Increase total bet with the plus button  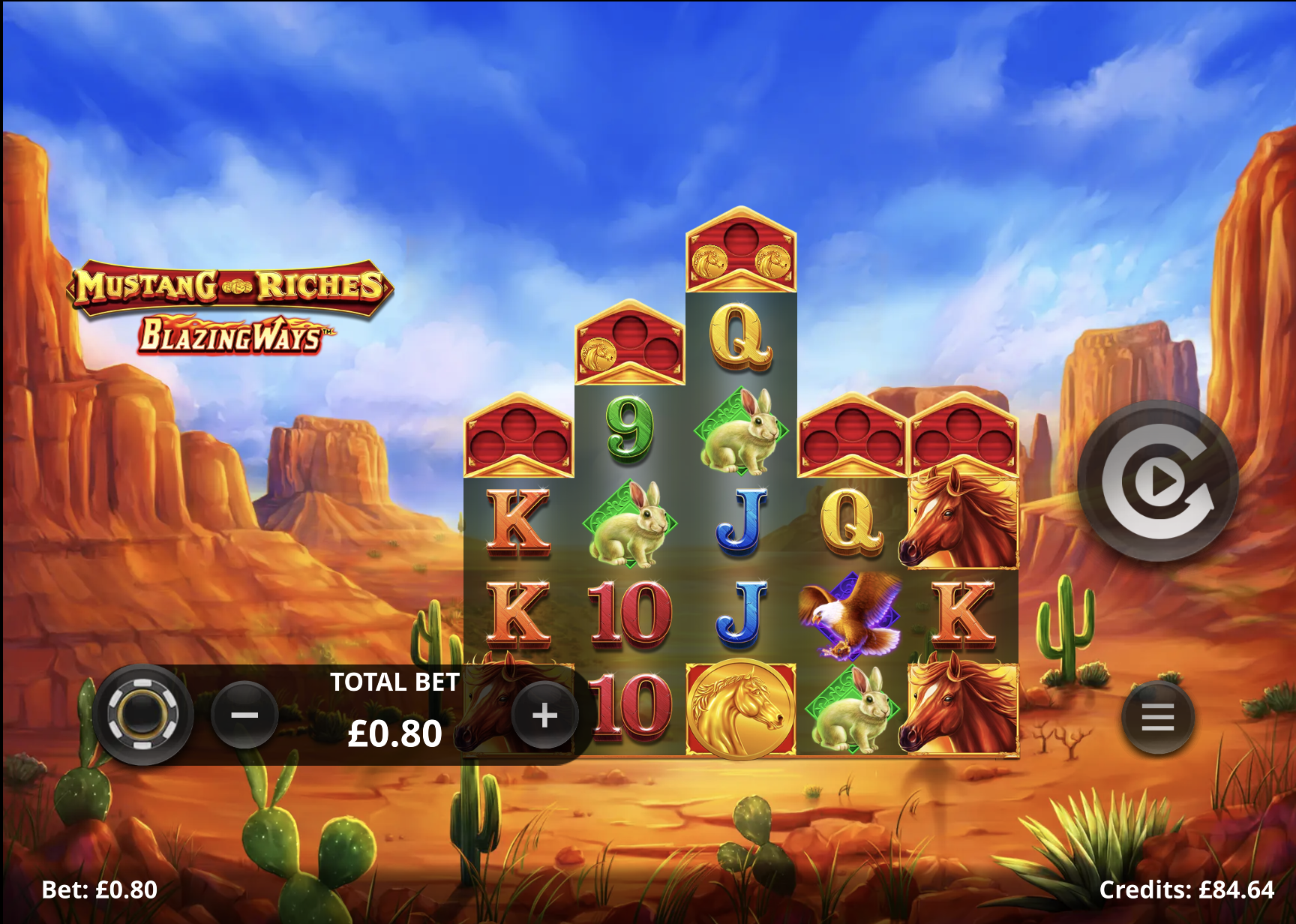click(544, 715)
